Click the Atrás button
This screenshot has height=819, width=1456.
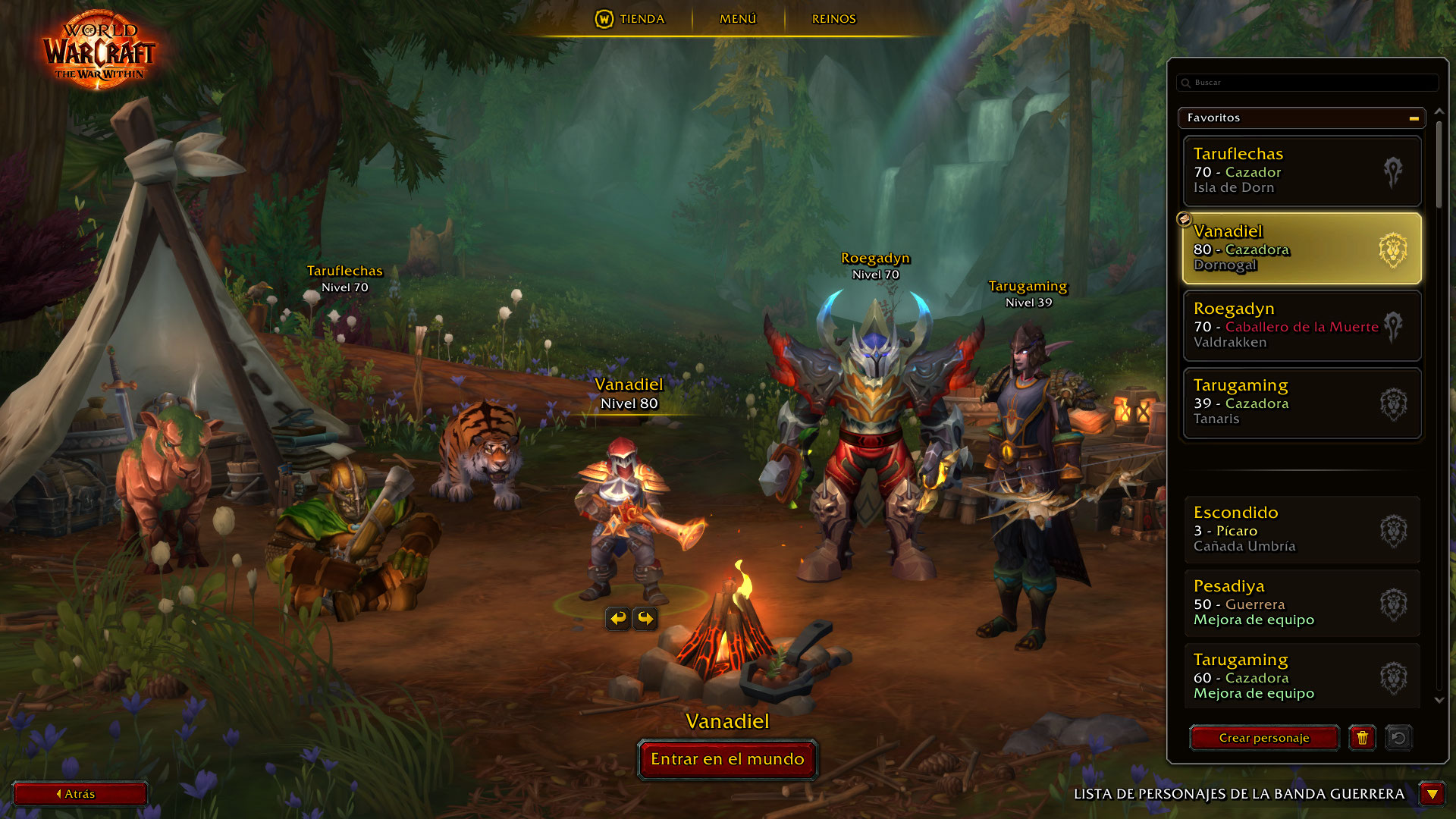click(x=80, y=794)
